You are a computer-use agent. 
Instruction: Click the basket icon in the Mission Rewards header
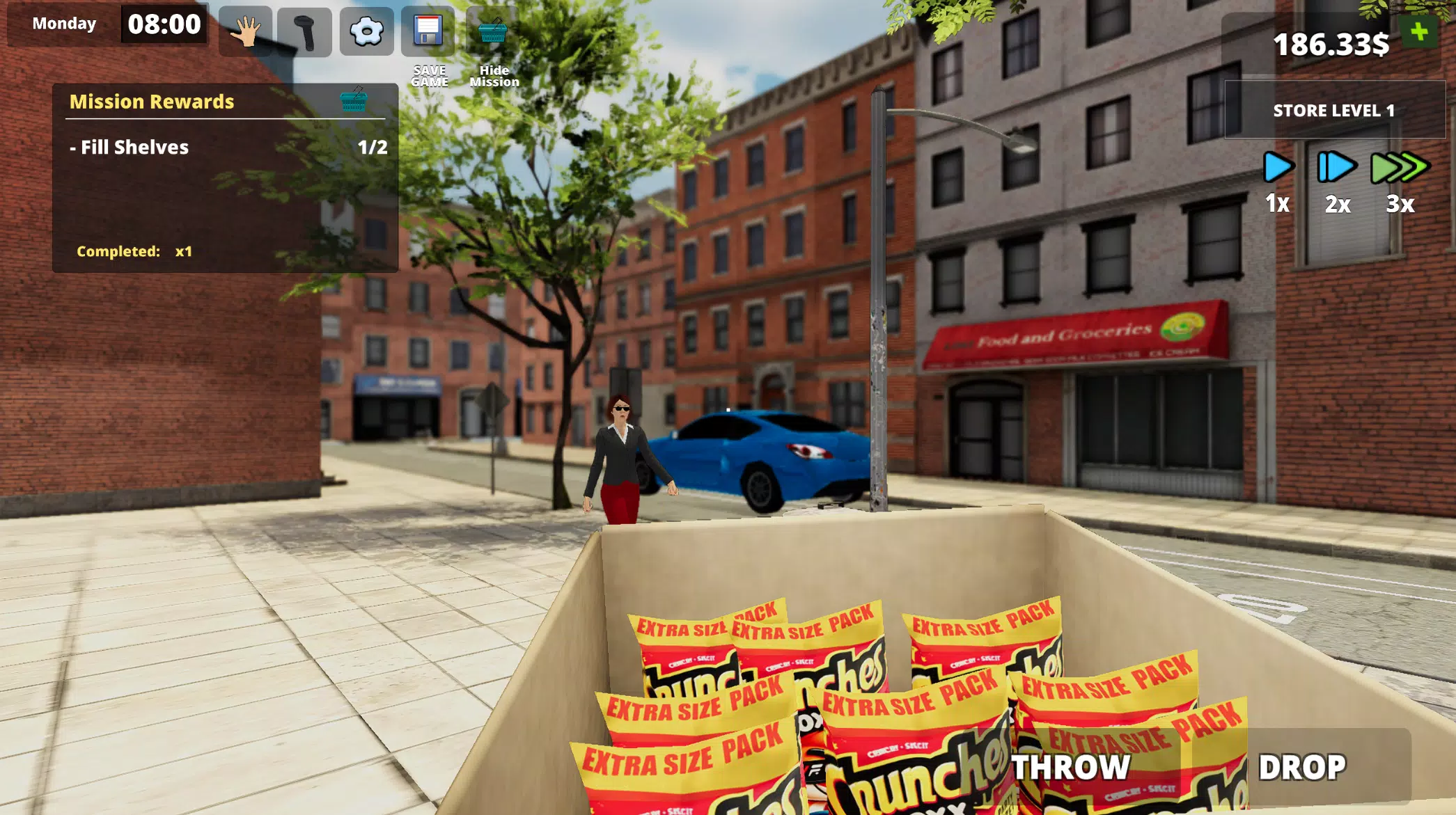pyautogui.click(x=352, y=102)
